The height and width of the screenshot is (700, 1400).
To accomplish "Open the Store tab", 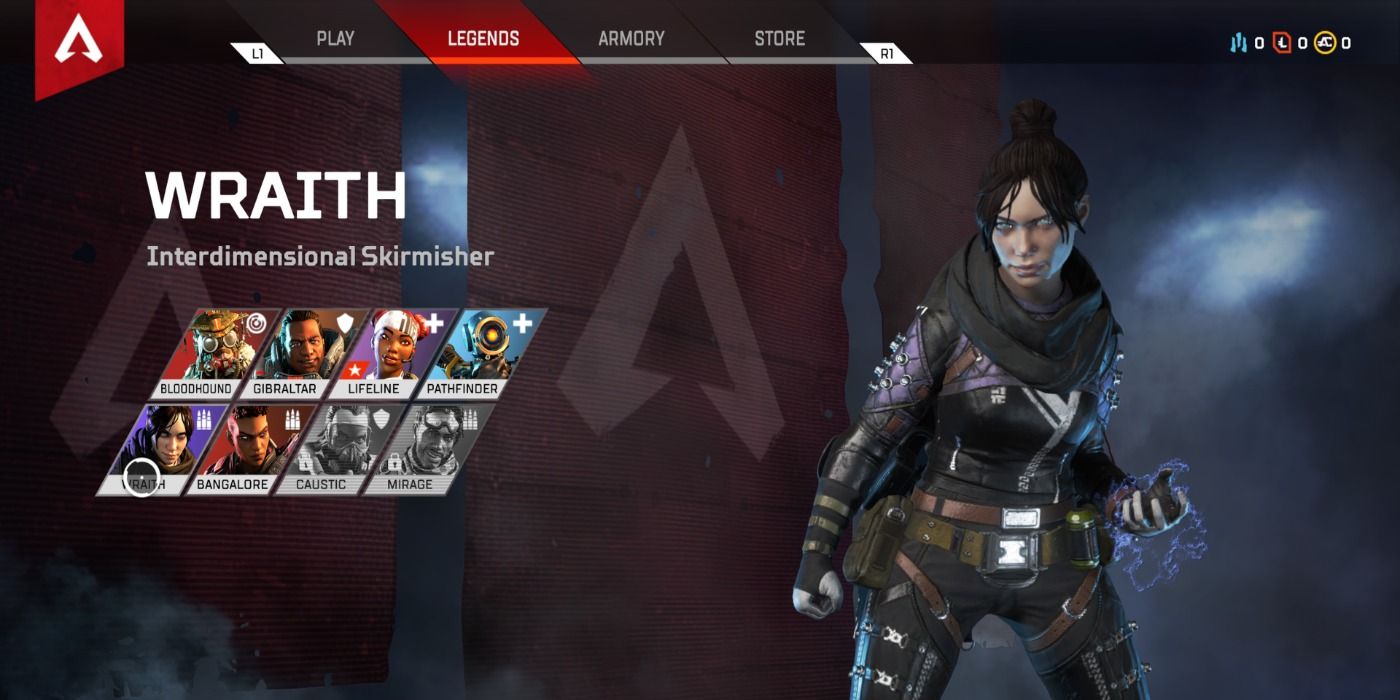I will click(x=779, y=39).
